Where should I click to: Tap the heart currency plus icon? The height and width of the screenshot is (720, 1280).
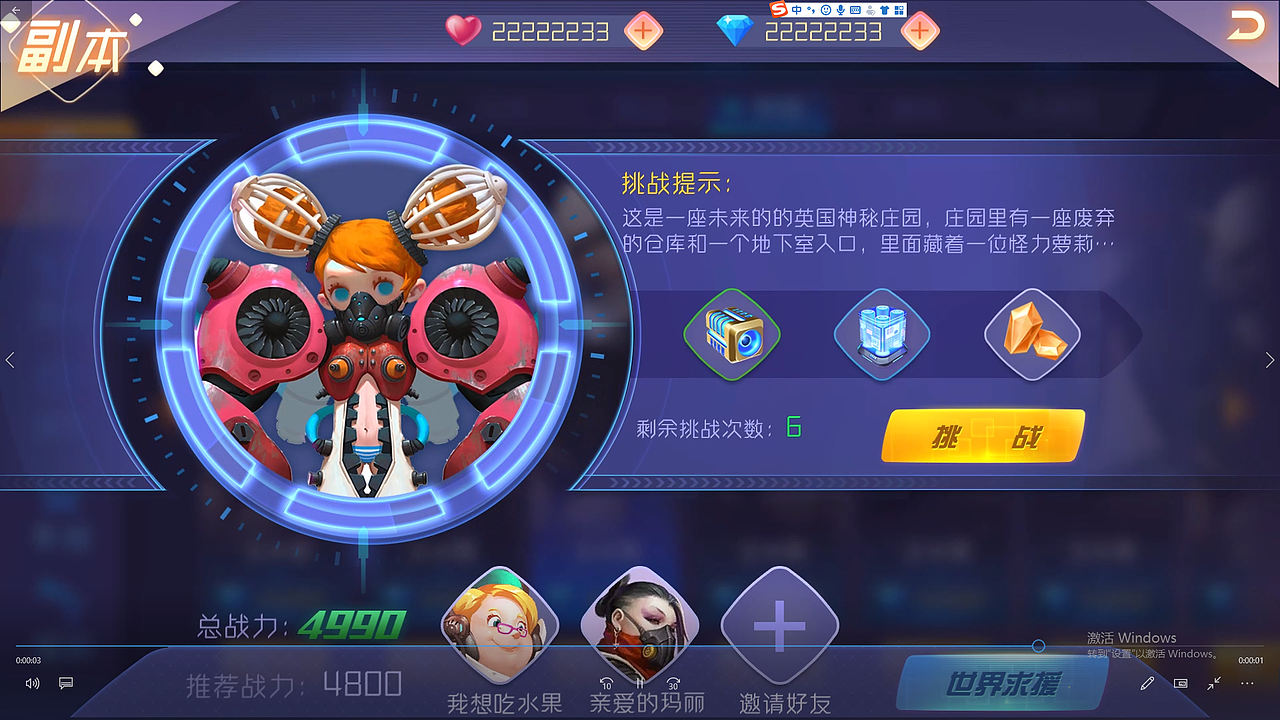pos(643,31)
